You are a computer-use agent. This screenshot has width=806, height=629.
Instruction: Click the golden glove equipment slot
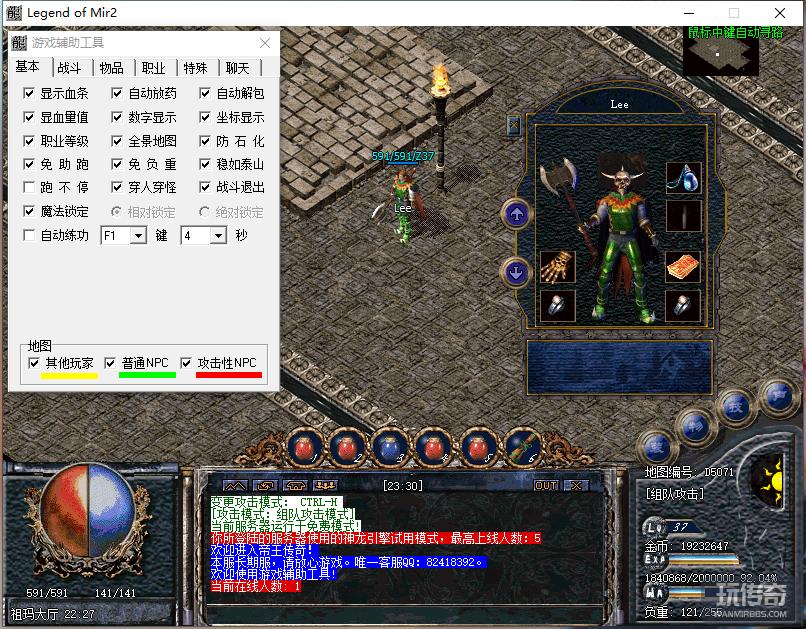[557, 267]
